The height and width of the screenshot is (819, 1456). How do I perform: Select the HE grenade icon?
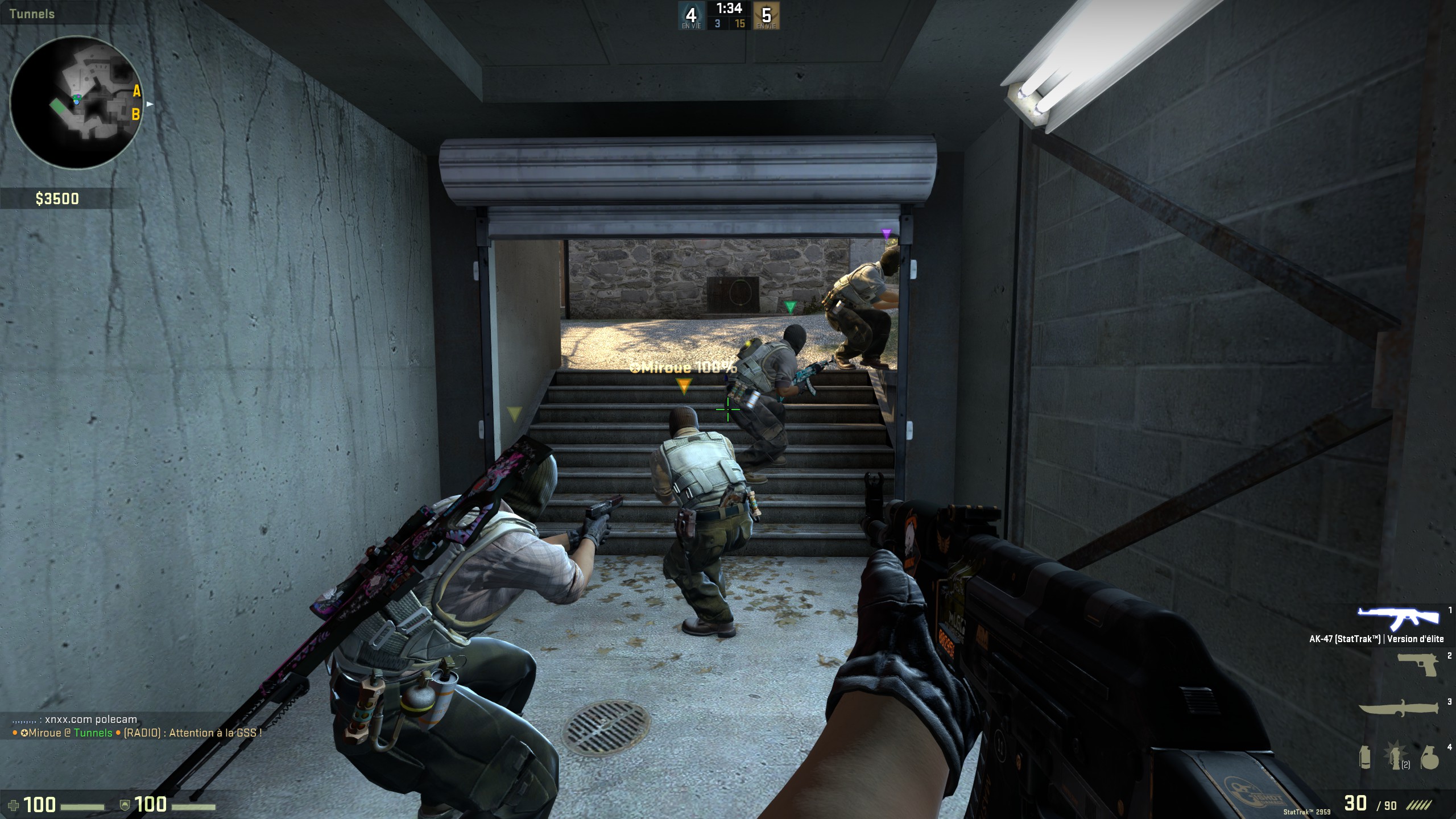coord(1429,757)
